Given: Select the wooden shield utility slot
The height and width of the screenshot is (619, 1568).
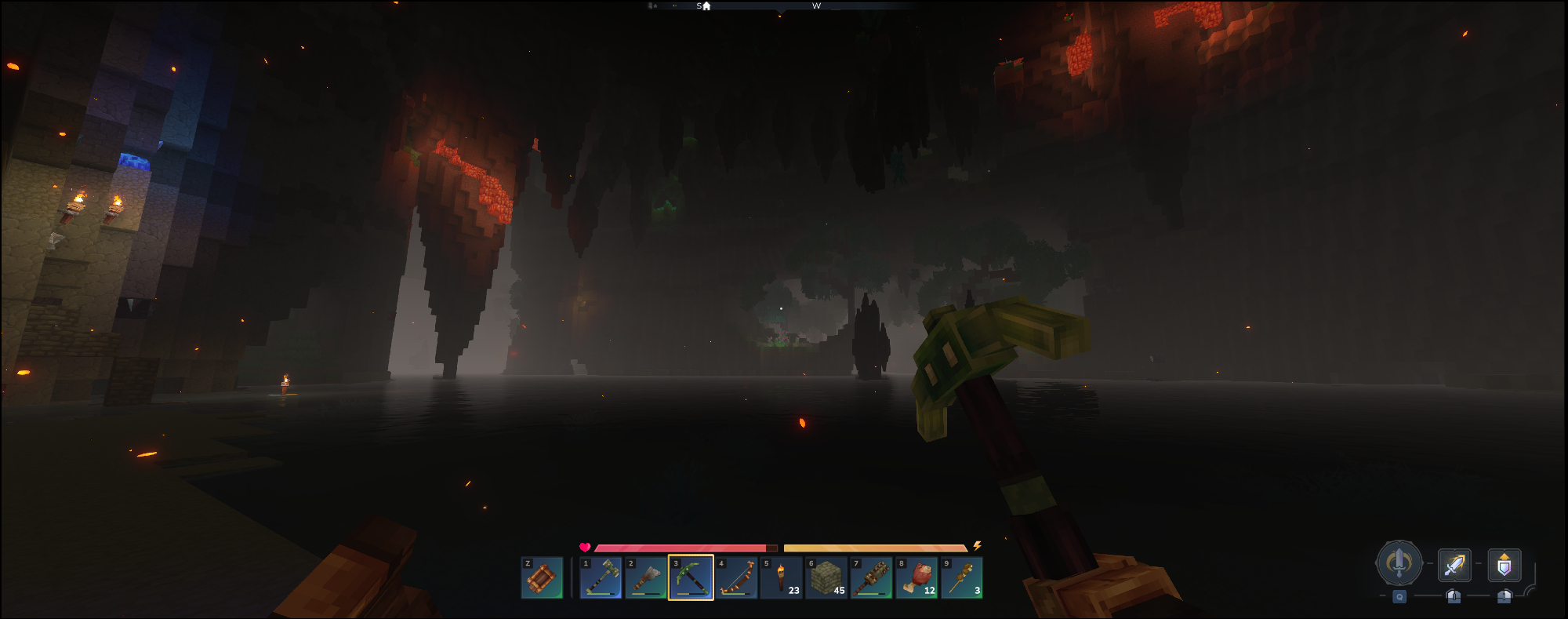Looking at the screenshot, I should point(542,578).
